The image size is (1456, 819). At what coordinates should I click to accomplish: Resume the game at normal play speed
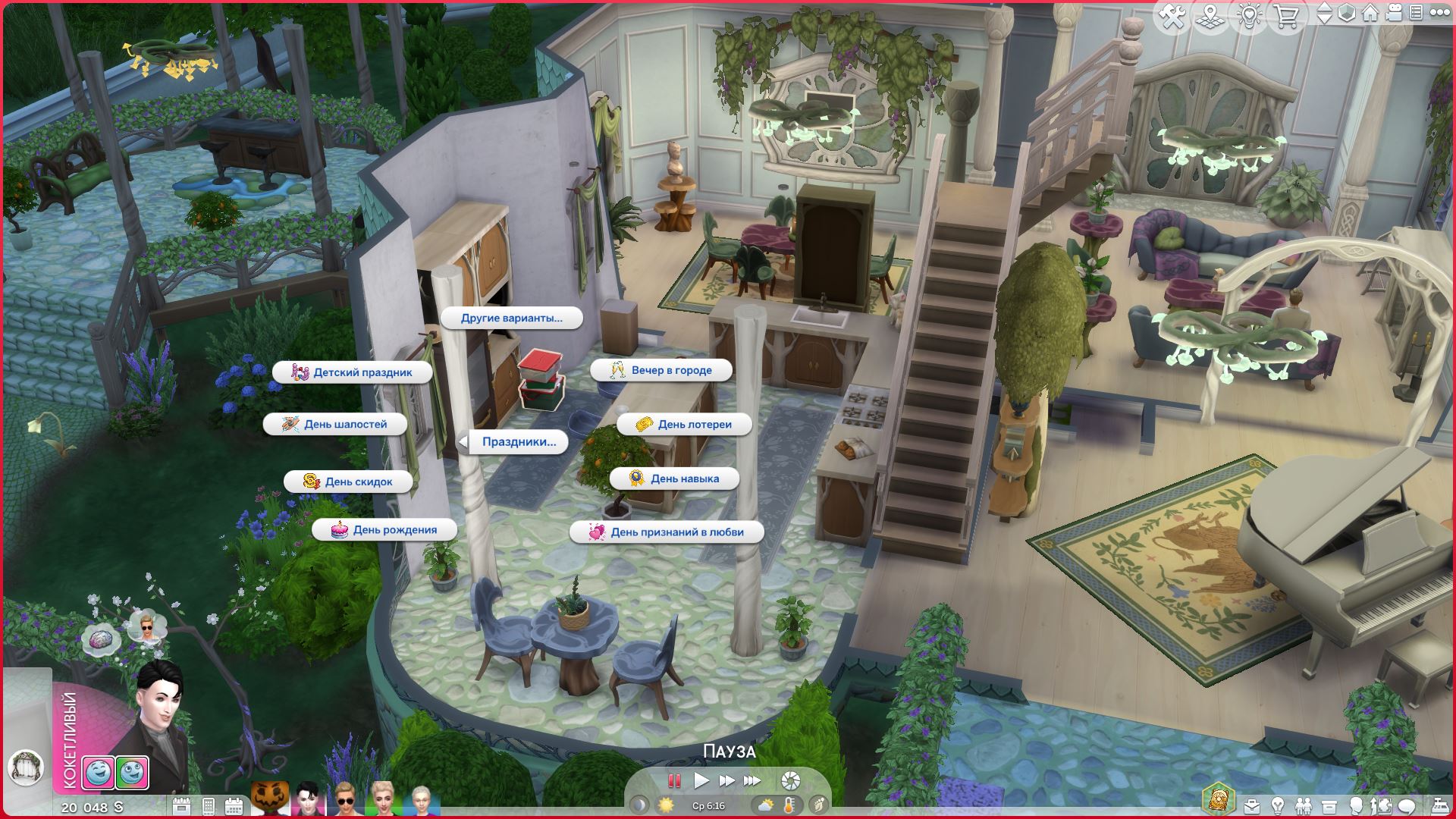(701, 780)
